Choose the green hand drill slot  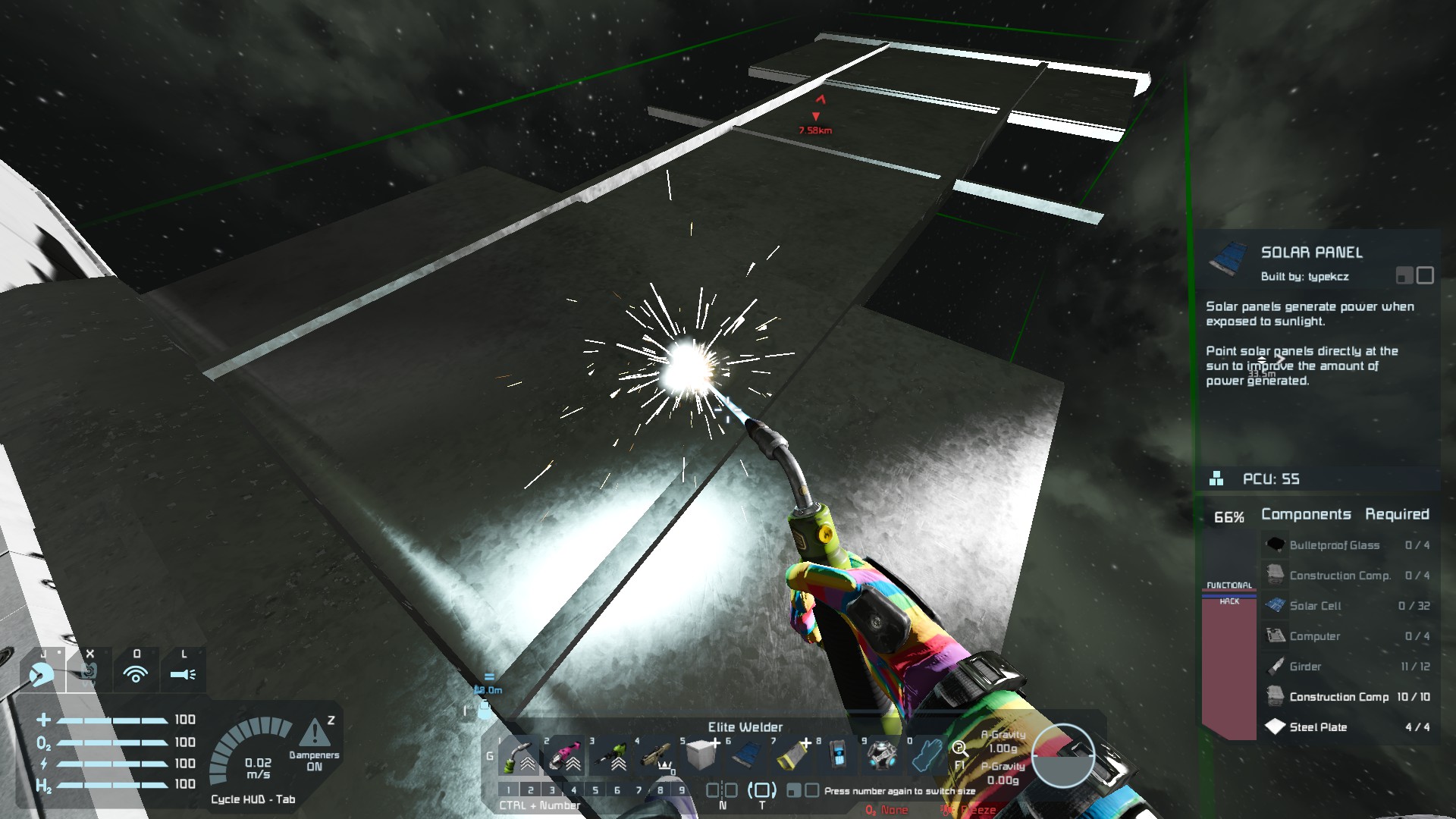point(611,754)
